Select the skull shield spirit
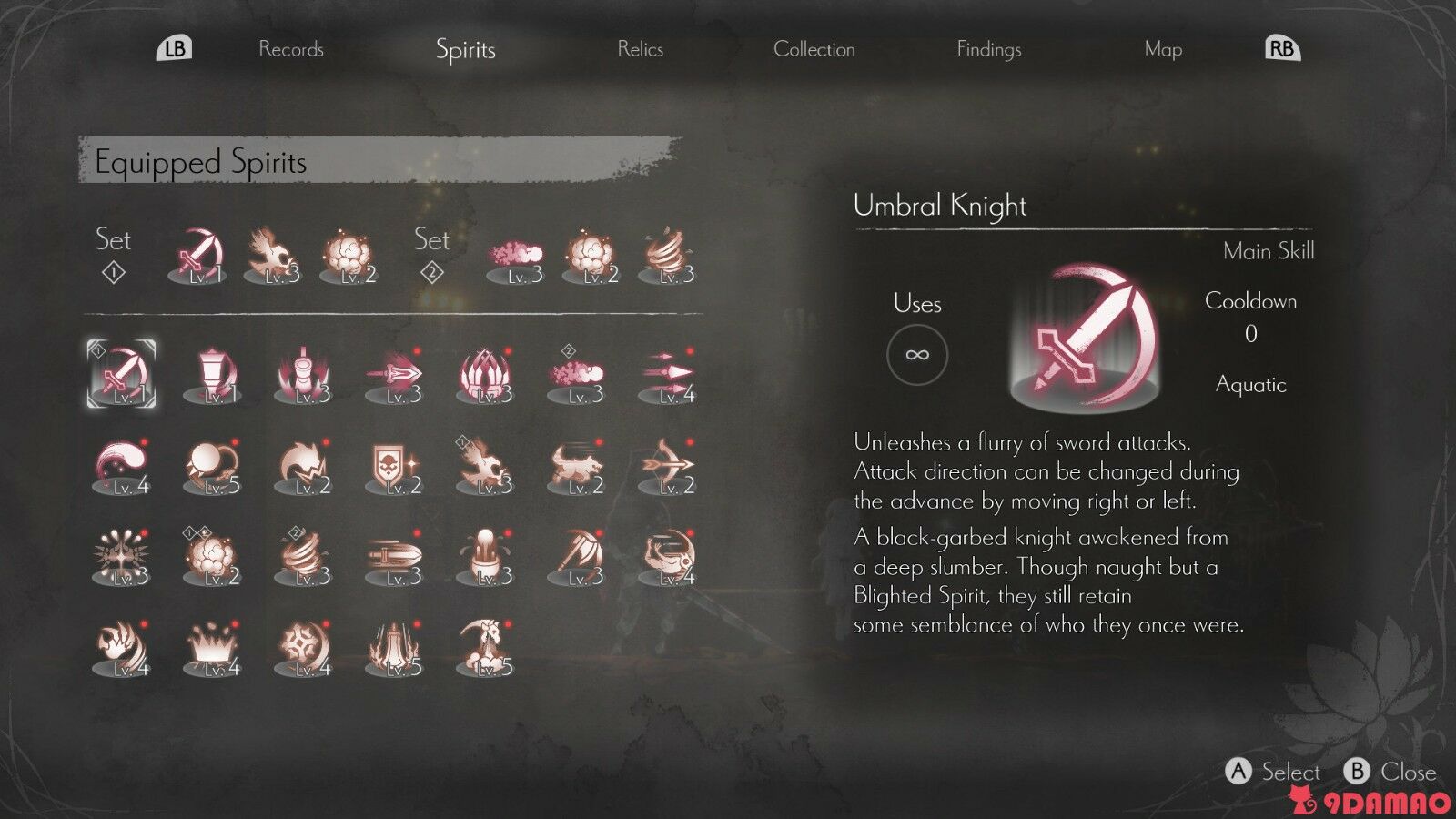 (394, 468)
